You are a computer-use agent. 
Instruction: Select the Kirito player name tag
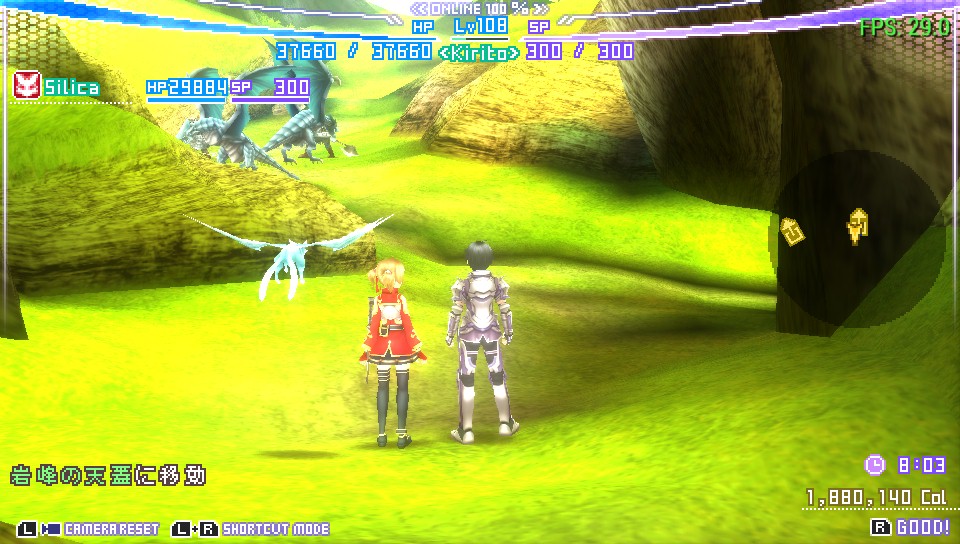[479, 53]
